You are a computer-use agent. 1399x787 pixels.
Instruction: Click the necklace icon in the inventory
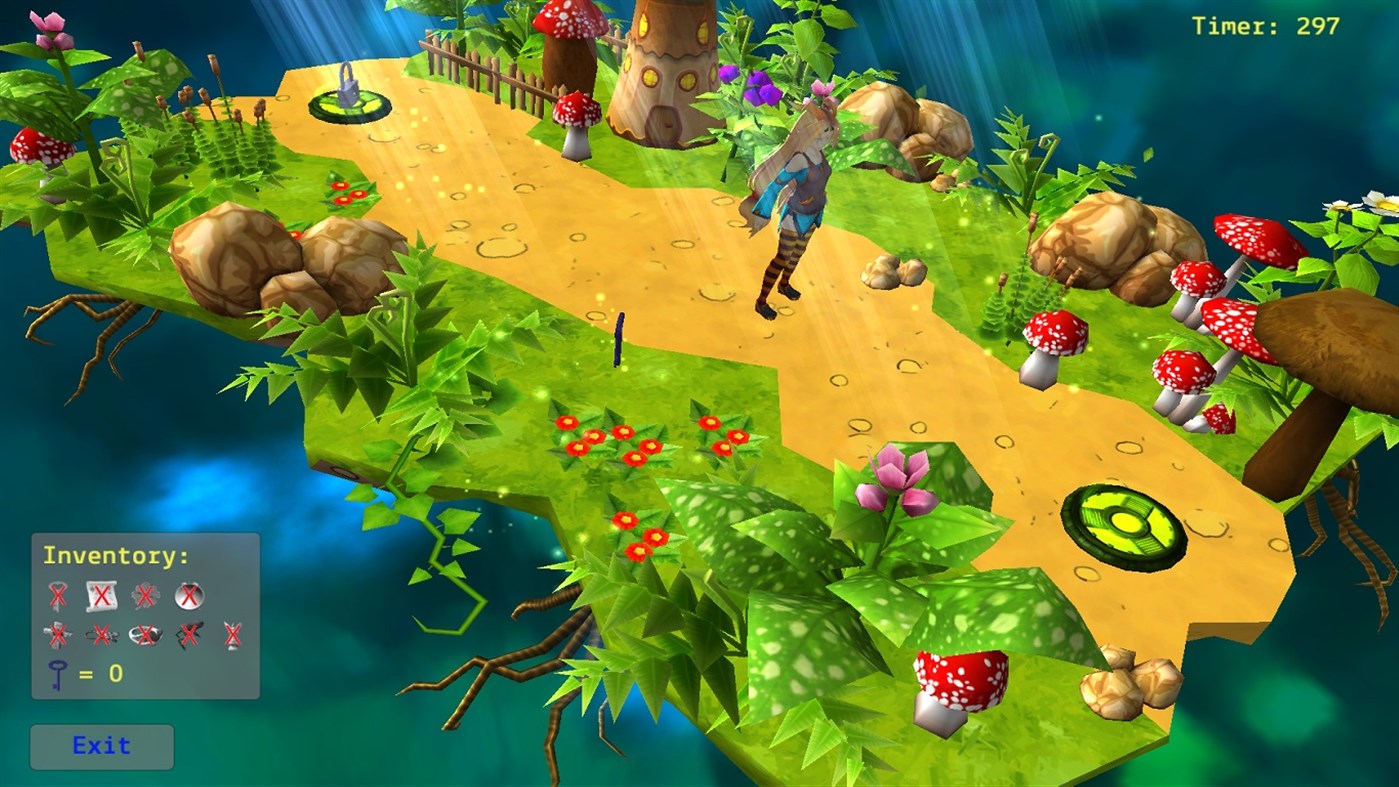point(100,634)
